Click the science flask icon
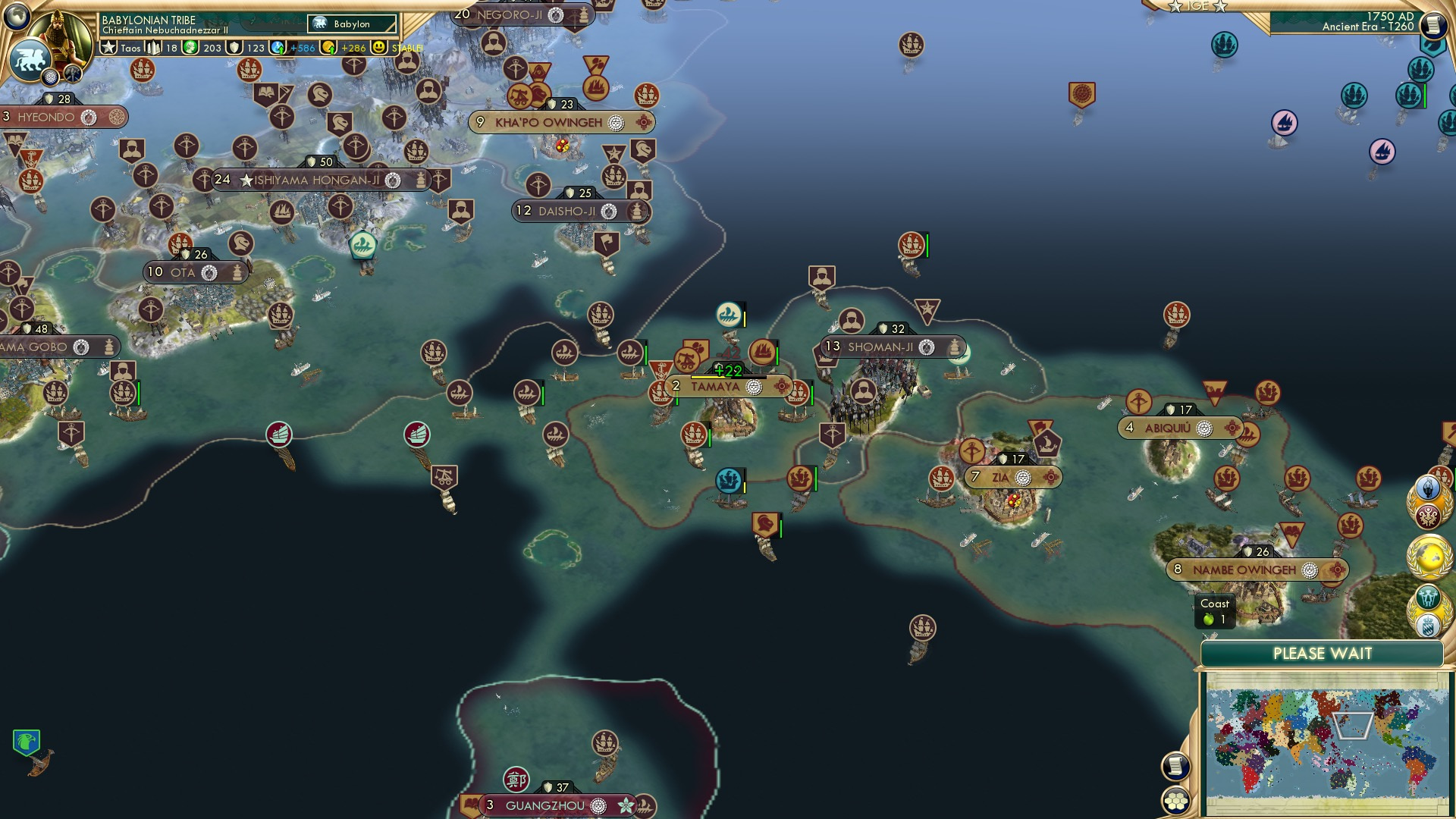 (278, 48)
